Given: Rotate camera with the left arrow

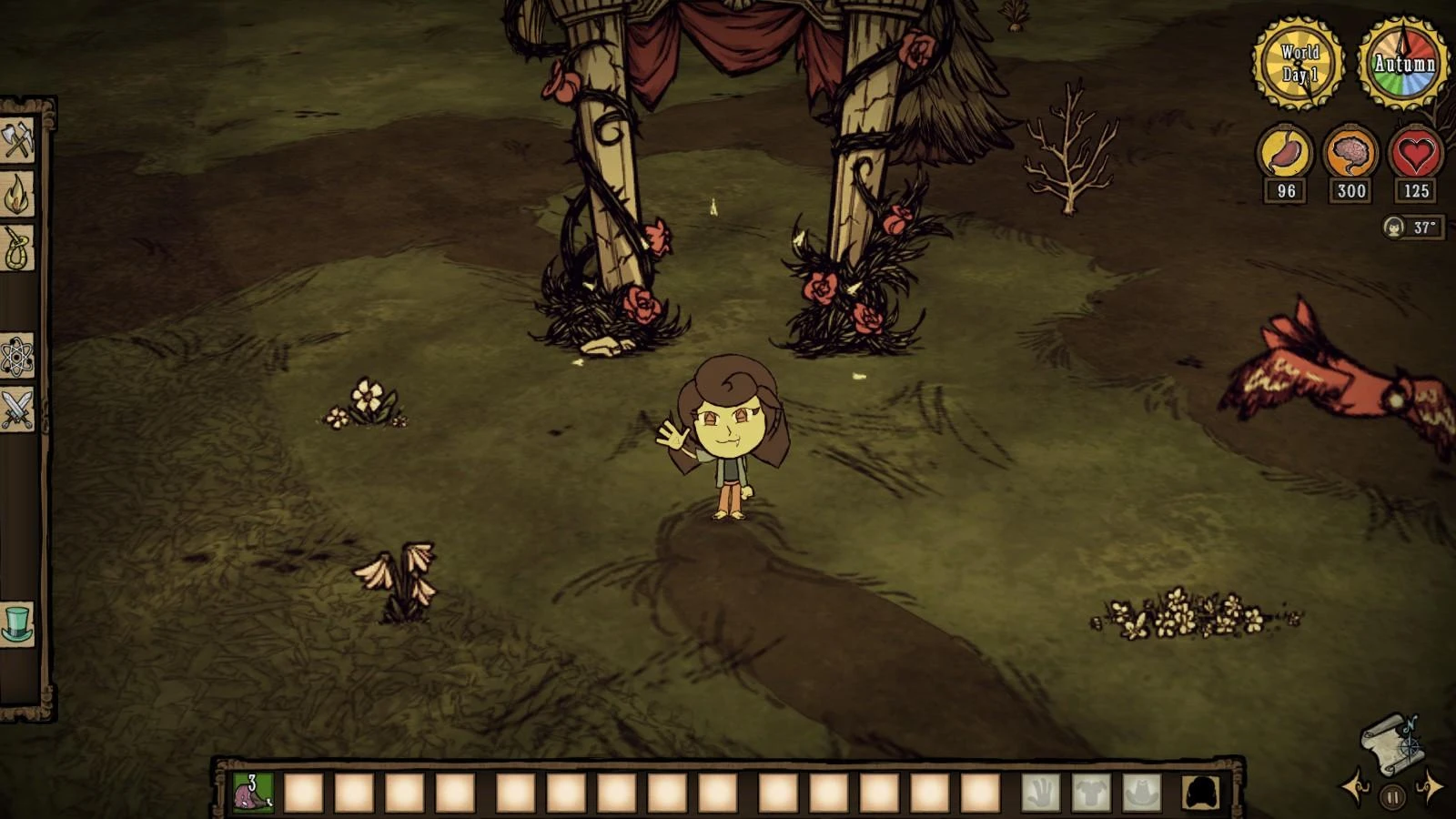Looking at the screenshot, I should [x=1354, y=788].
